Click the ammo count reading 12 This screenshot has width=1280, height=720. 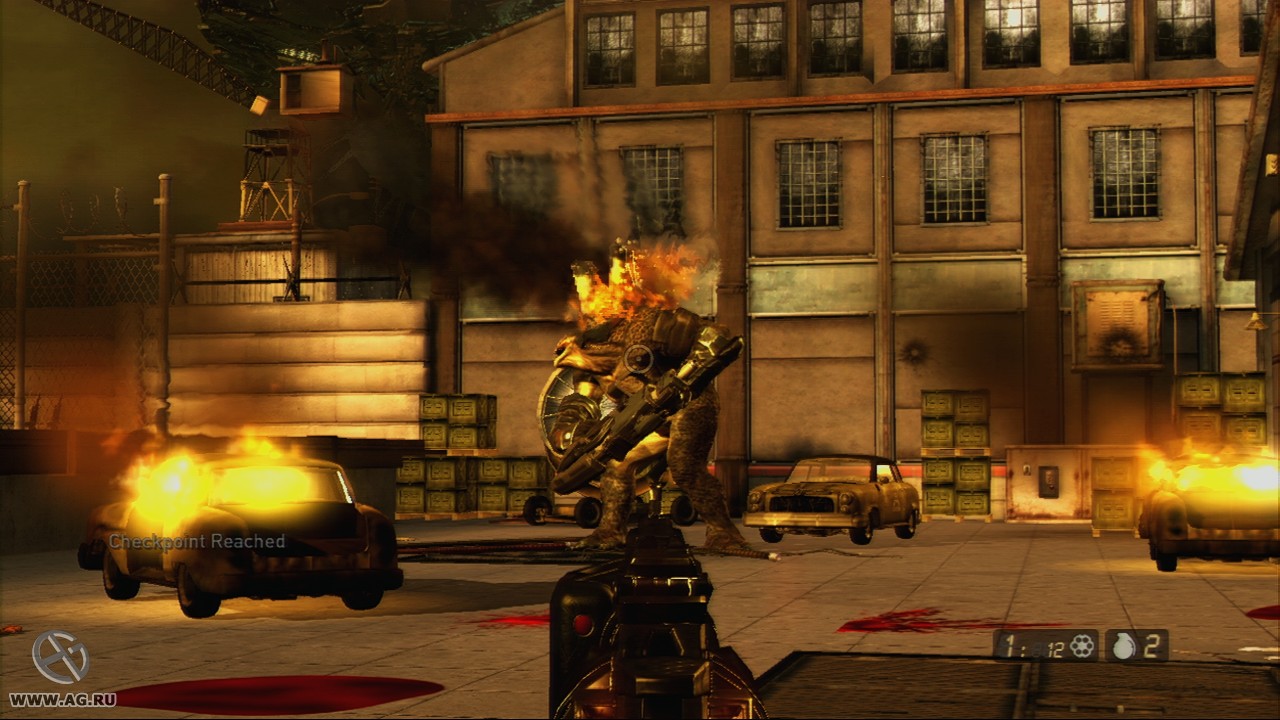pos(1055,648)
